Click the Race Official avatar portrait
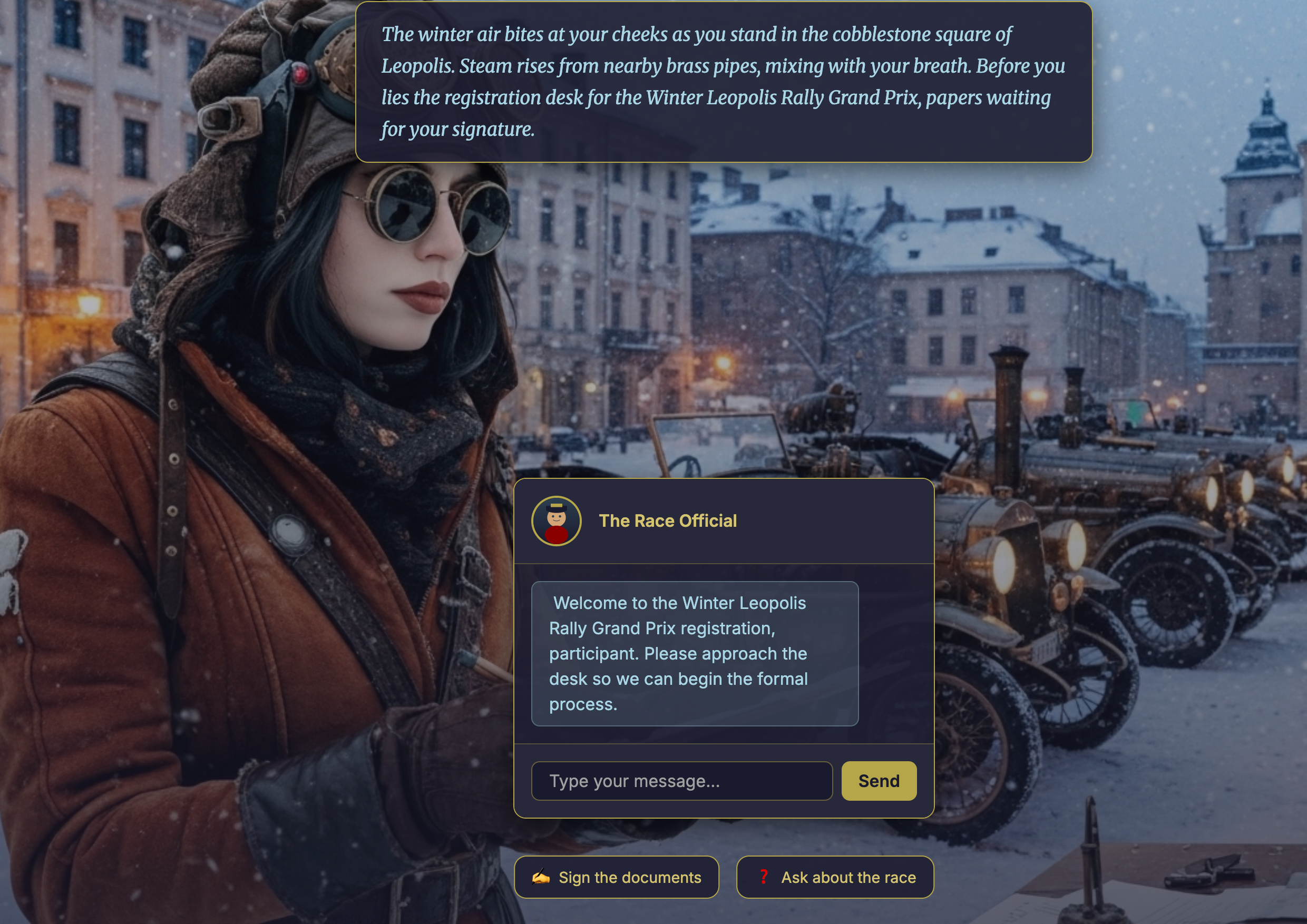The image size is (1307, 924). tap(556, 520)
